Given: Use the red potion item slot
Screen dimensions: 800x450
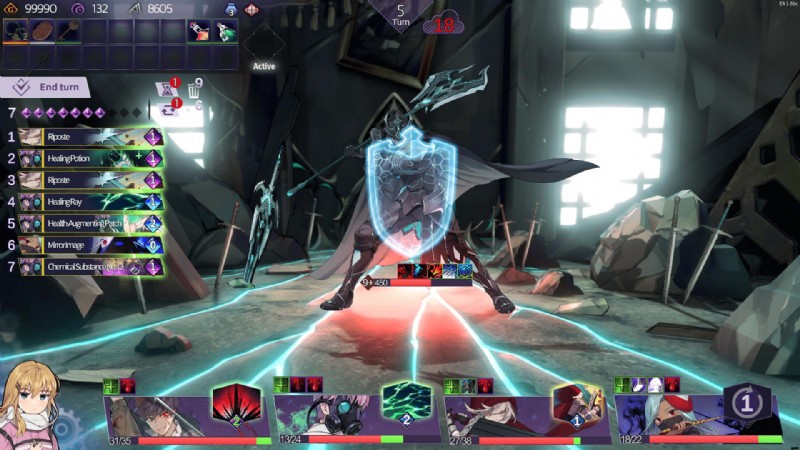Looking at the screenshot, I should [x=199, y=31].
